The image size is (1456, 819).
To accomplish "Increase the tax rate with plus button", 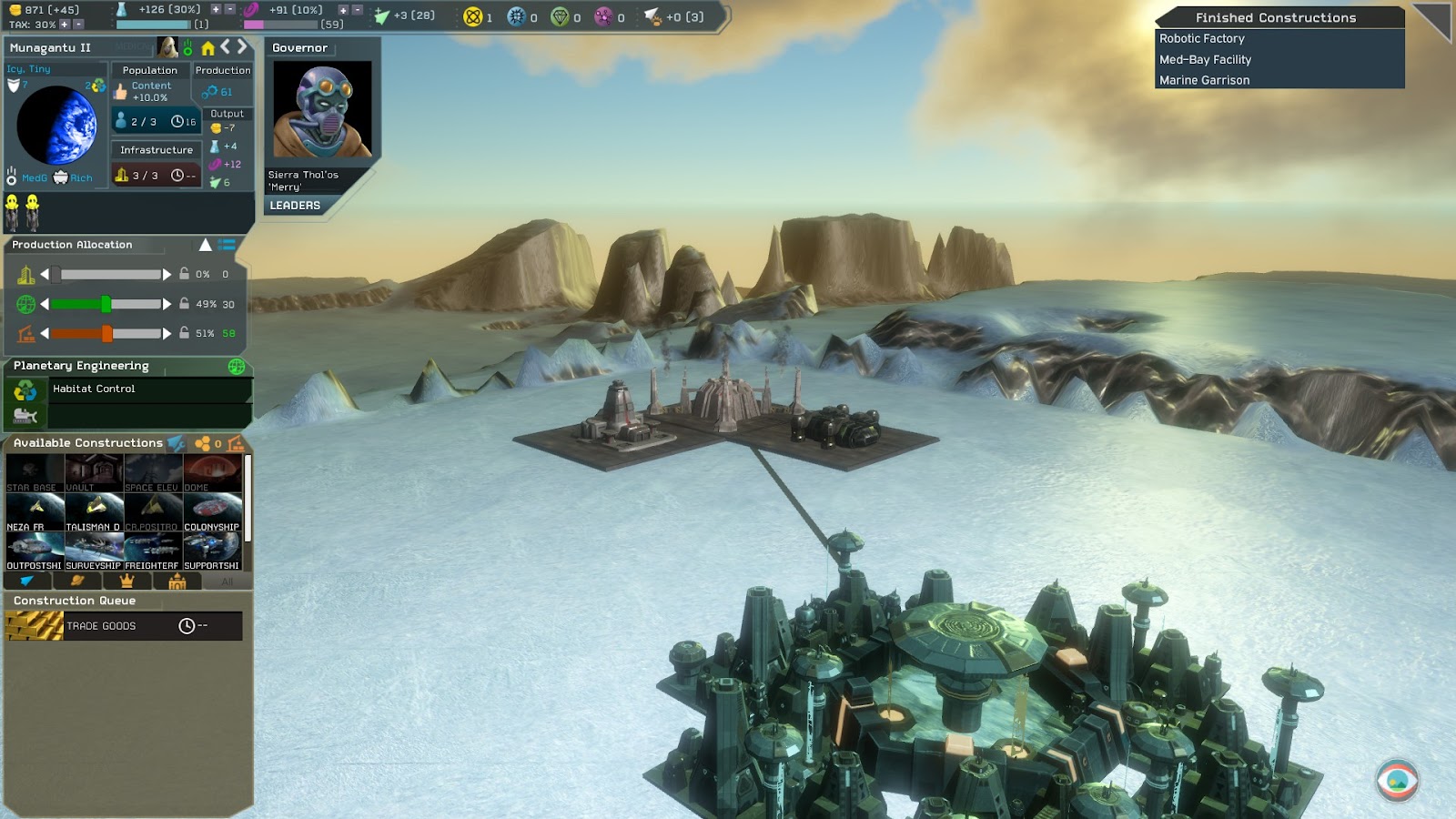I will 65,25.
